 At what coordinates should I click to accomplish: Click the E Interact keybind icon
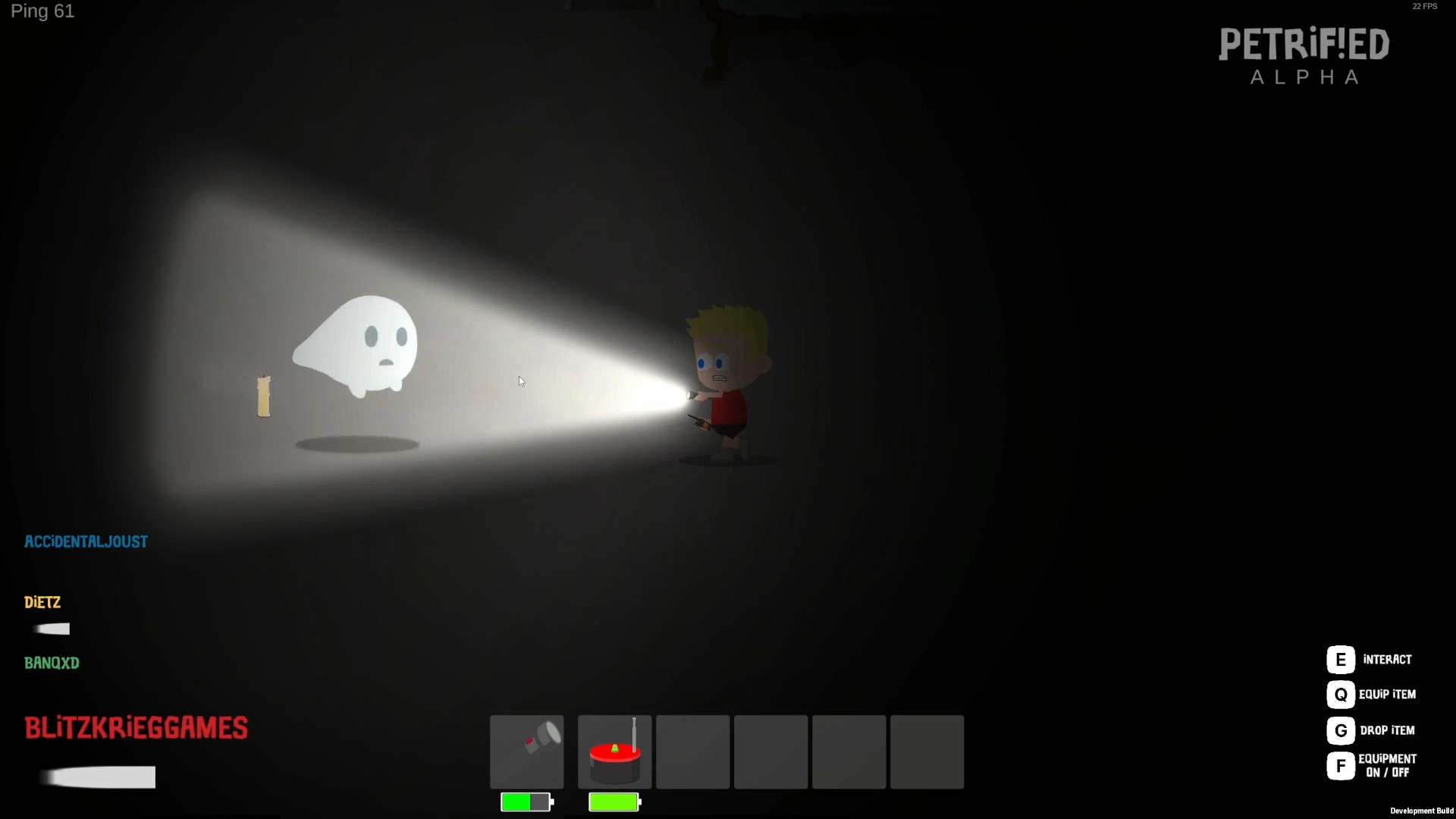coord(1341,659)
